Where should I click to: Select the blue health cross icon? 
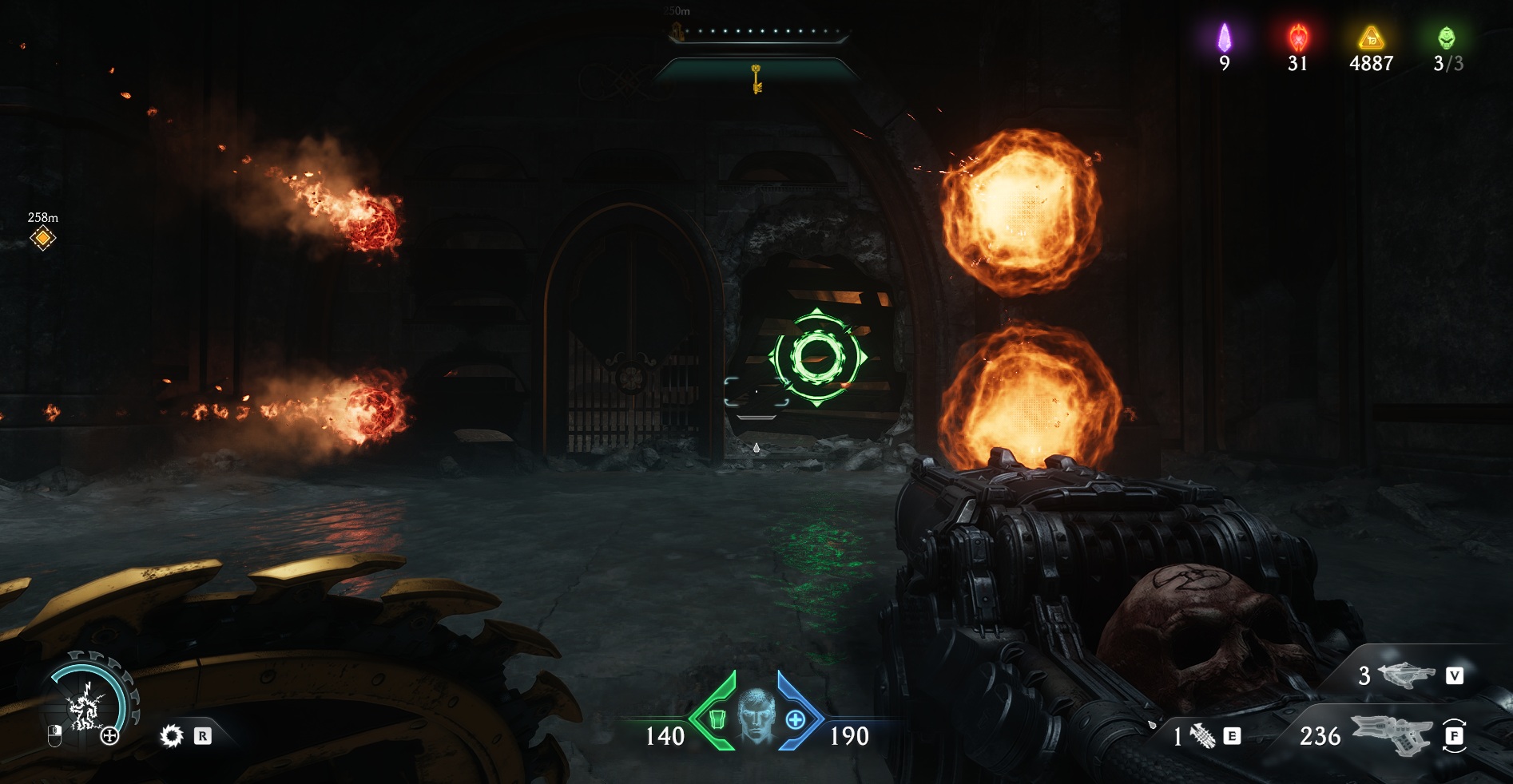[795, 719]
